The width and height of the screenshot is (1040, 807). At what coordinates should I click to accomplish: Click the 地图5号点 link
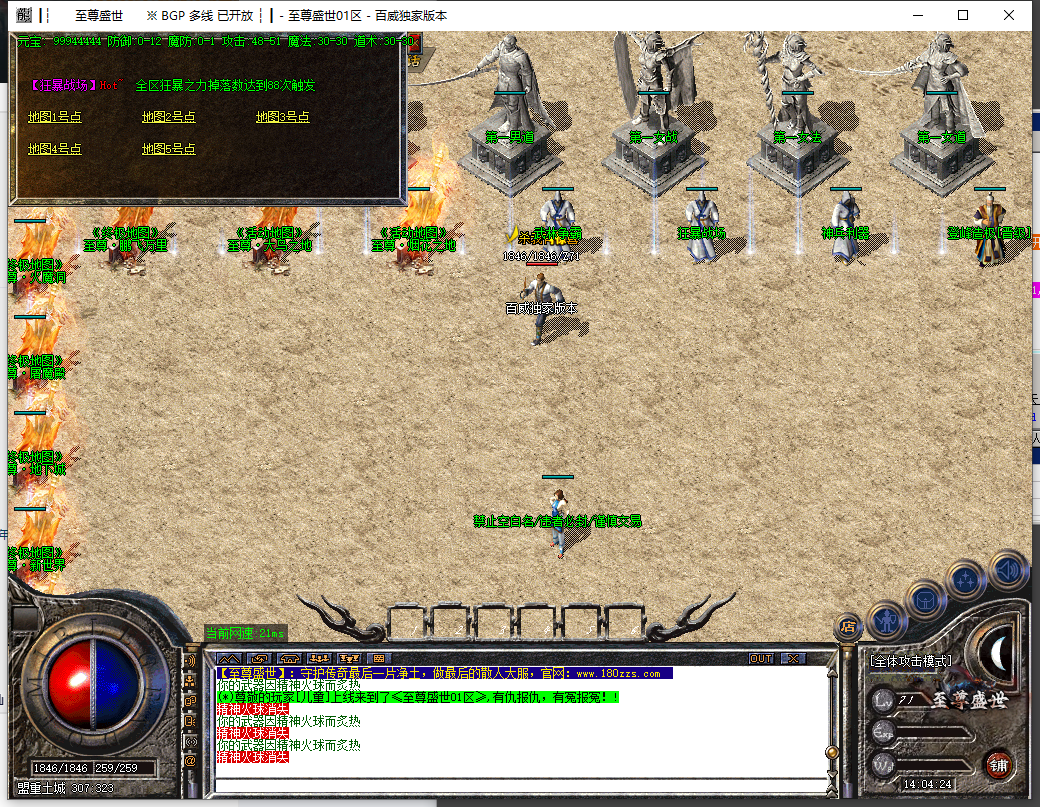click(x=169, y=149)
